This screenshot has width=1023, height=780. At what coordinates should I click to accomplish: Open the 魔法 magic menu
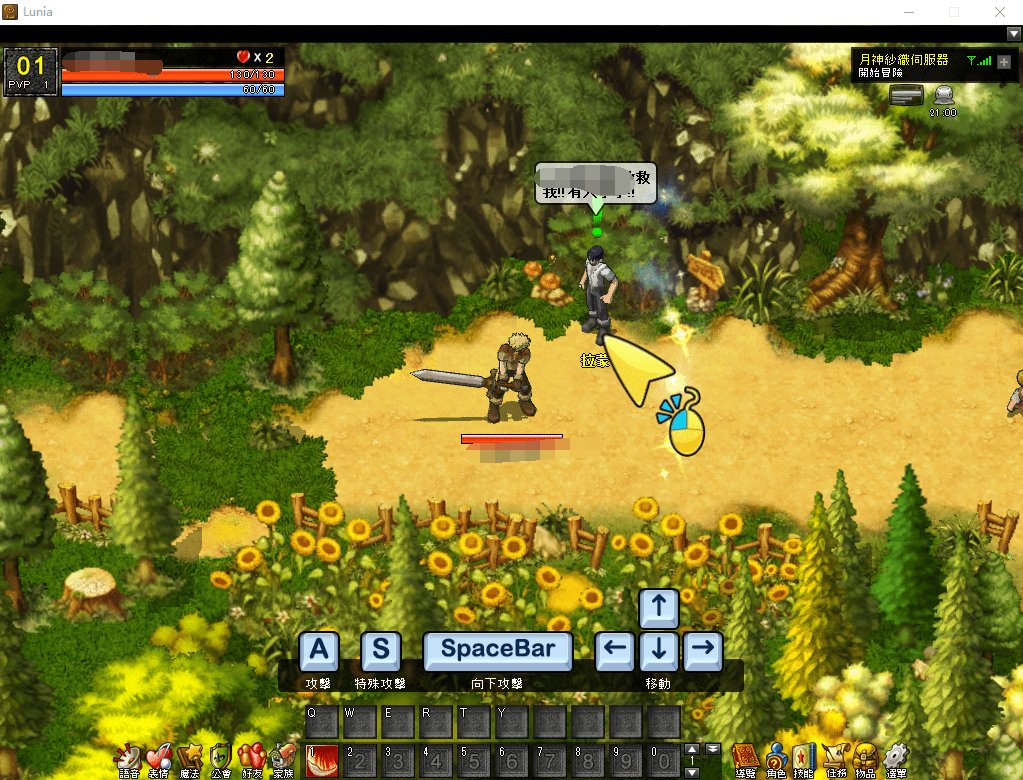pyautogui.click(x=190, y=759)
